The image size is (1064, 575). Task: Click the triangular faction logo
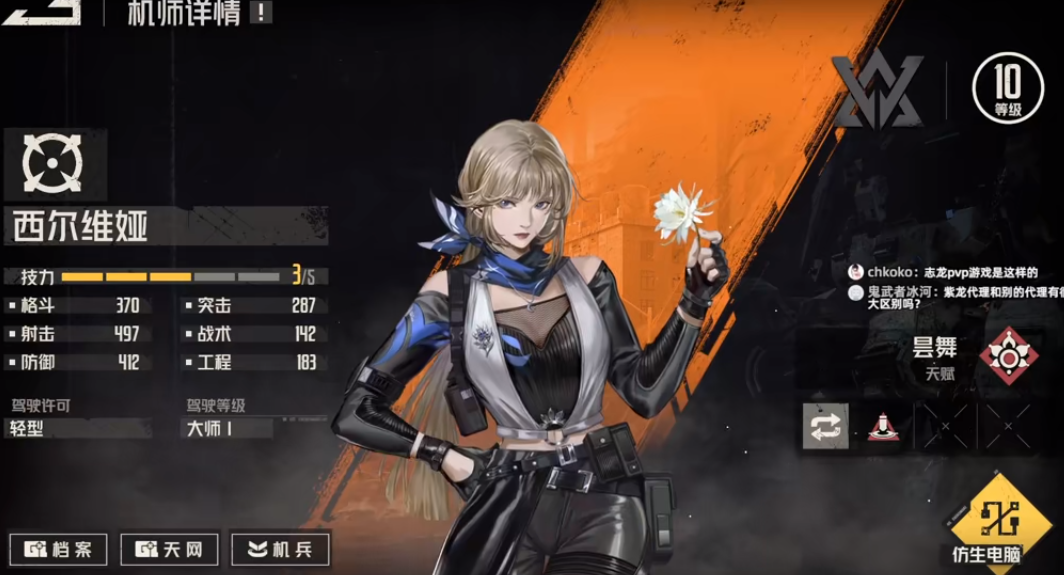point(877,90)
